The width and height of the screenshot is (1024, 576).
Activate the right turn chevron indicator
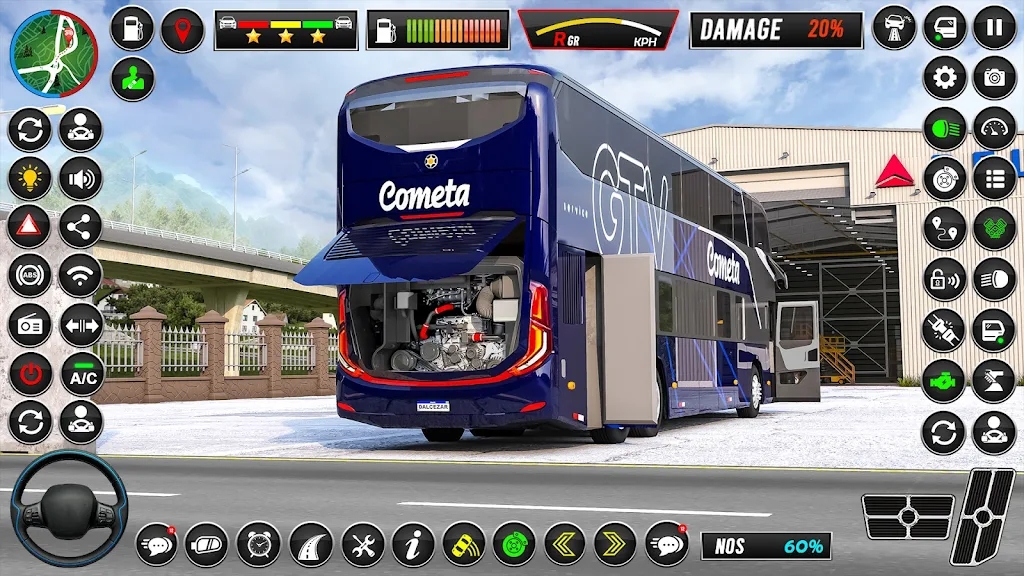pyautogui.click(x=615, y=544)
